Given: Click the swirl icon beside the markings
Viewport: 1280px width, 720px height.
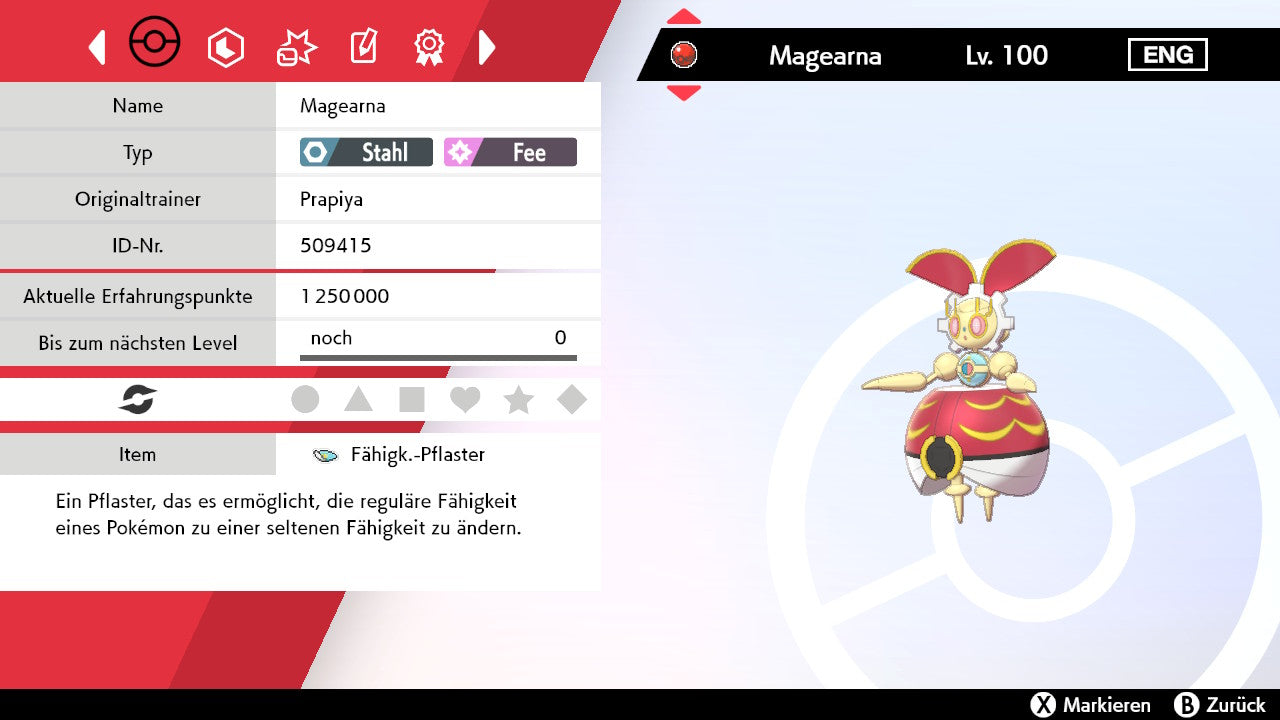Looking at the screenshot, I should point(138,400).
